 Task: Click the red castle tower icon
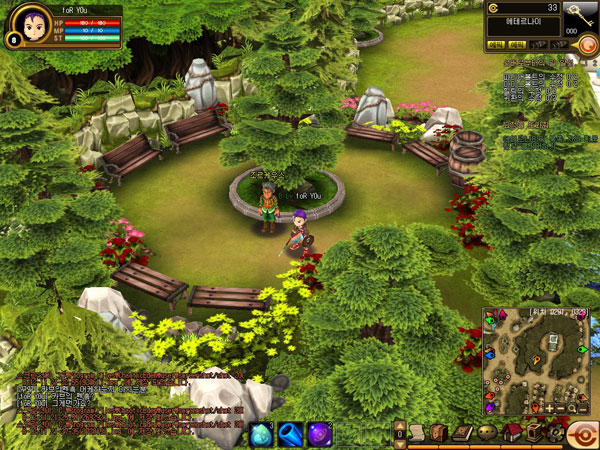click(x=533, y=432)
